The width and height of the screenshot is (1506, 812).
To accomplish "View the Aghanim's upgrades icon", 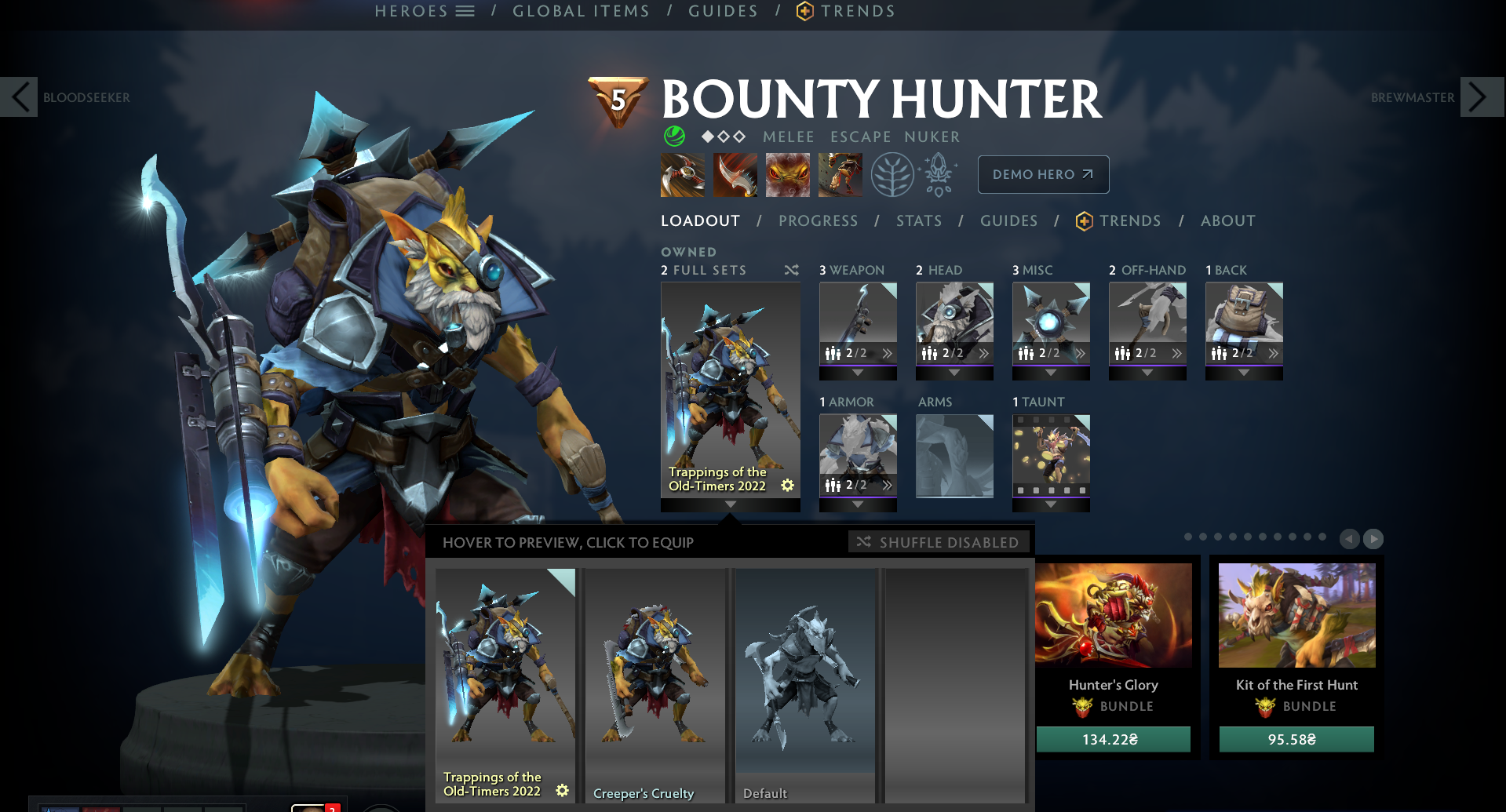I will (x=939, y=174).
